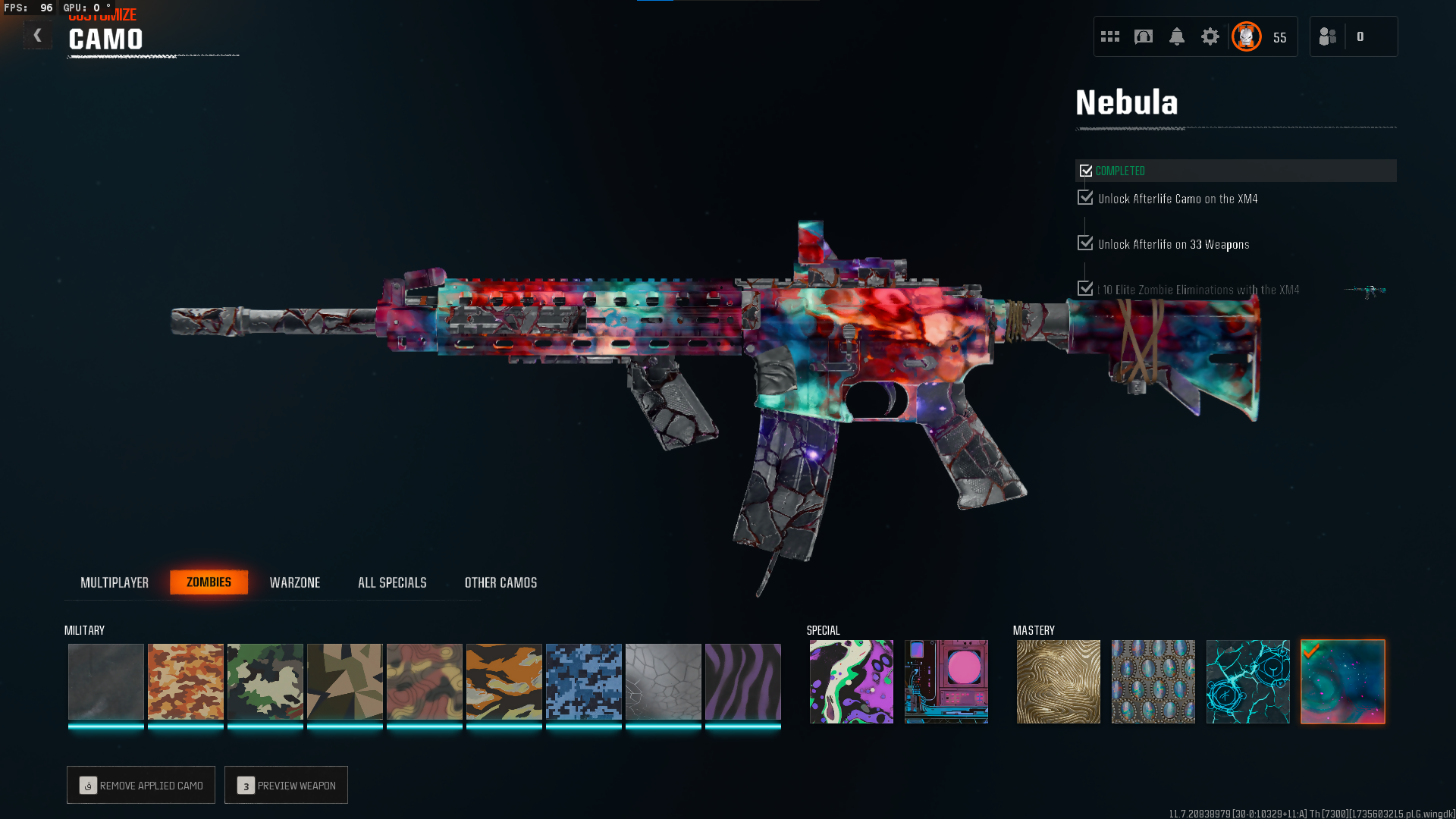Viewport: 1456px width, 819px height.
Task: Select the purple tiger stripe camo
Action: pos(743,681)
